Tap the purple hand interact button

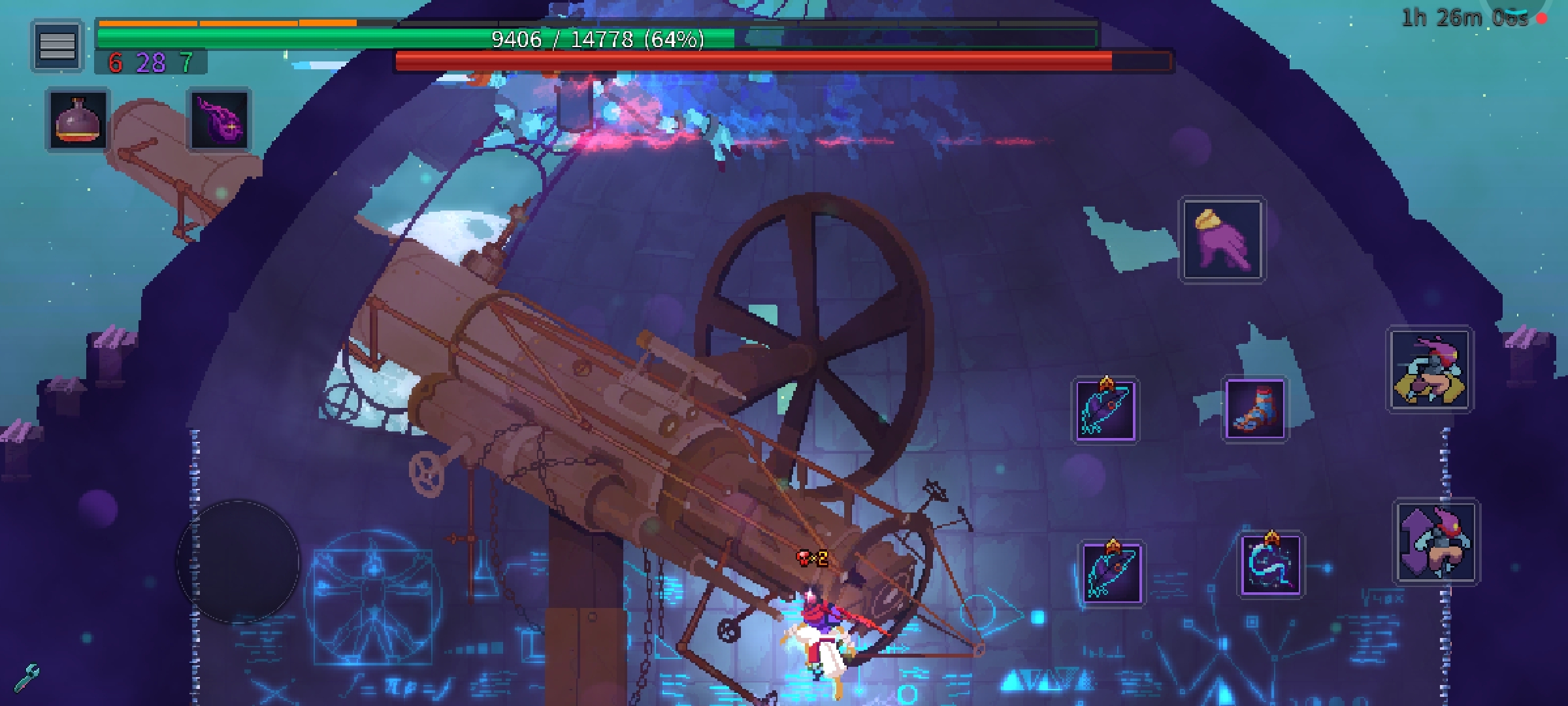pos(1222,240)
